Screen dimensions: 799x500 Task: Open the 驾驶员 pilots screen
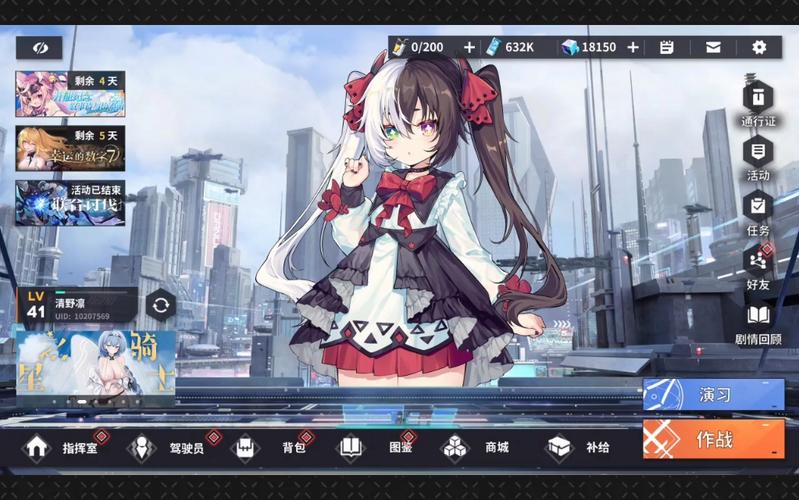pyautogui.click(x=168, y=447)
